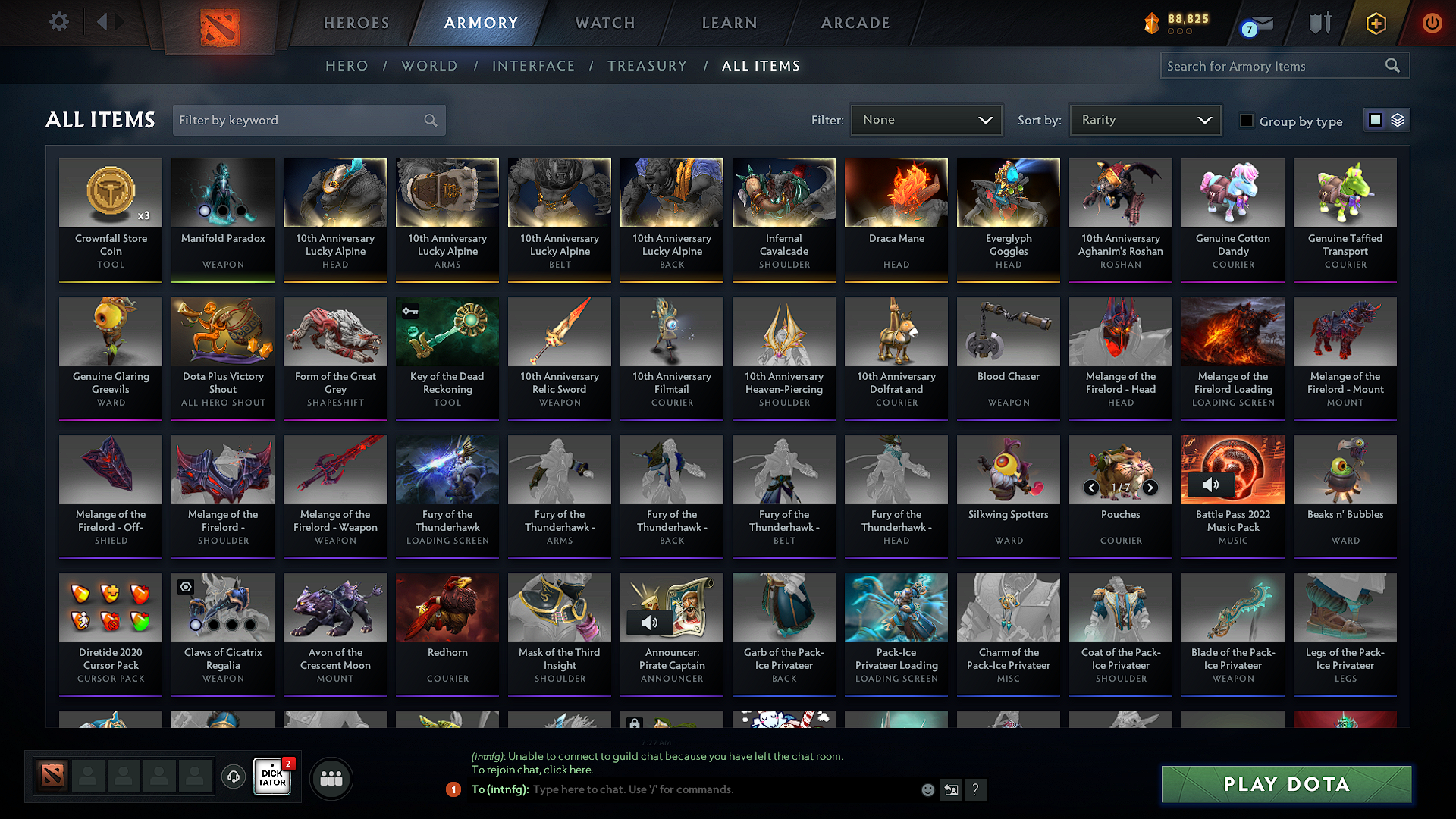
Task: Switch to the WATCH tab
Action: 603,23
